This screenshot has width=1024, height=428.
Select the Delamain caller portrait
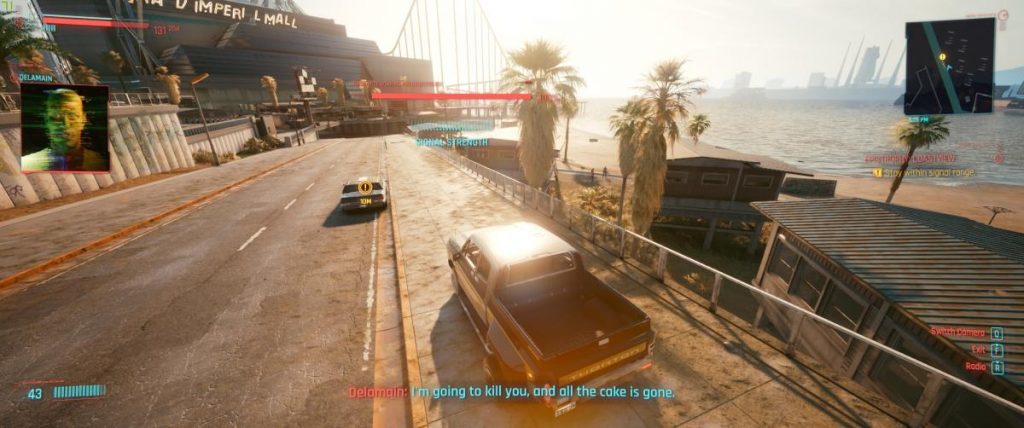pos(65,128)
